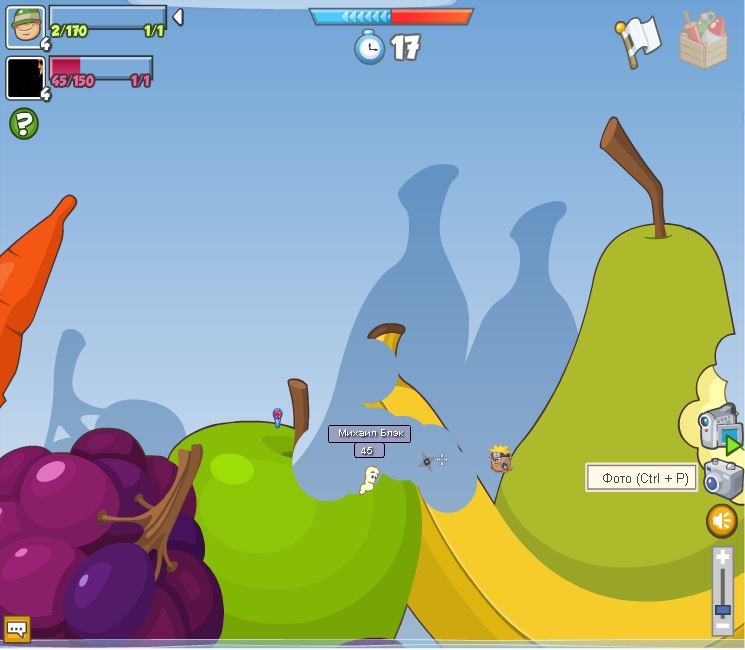
Task: Take a screenshot with the photo camera
Action: (723, 478)
